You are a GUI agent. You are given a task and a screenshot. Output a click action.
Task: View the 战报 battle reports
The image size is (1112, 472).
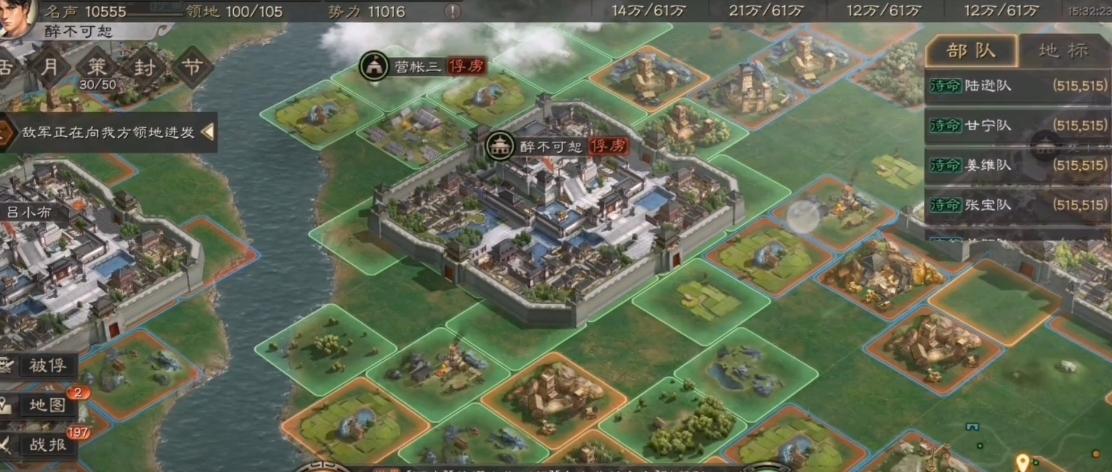[40, 445]
